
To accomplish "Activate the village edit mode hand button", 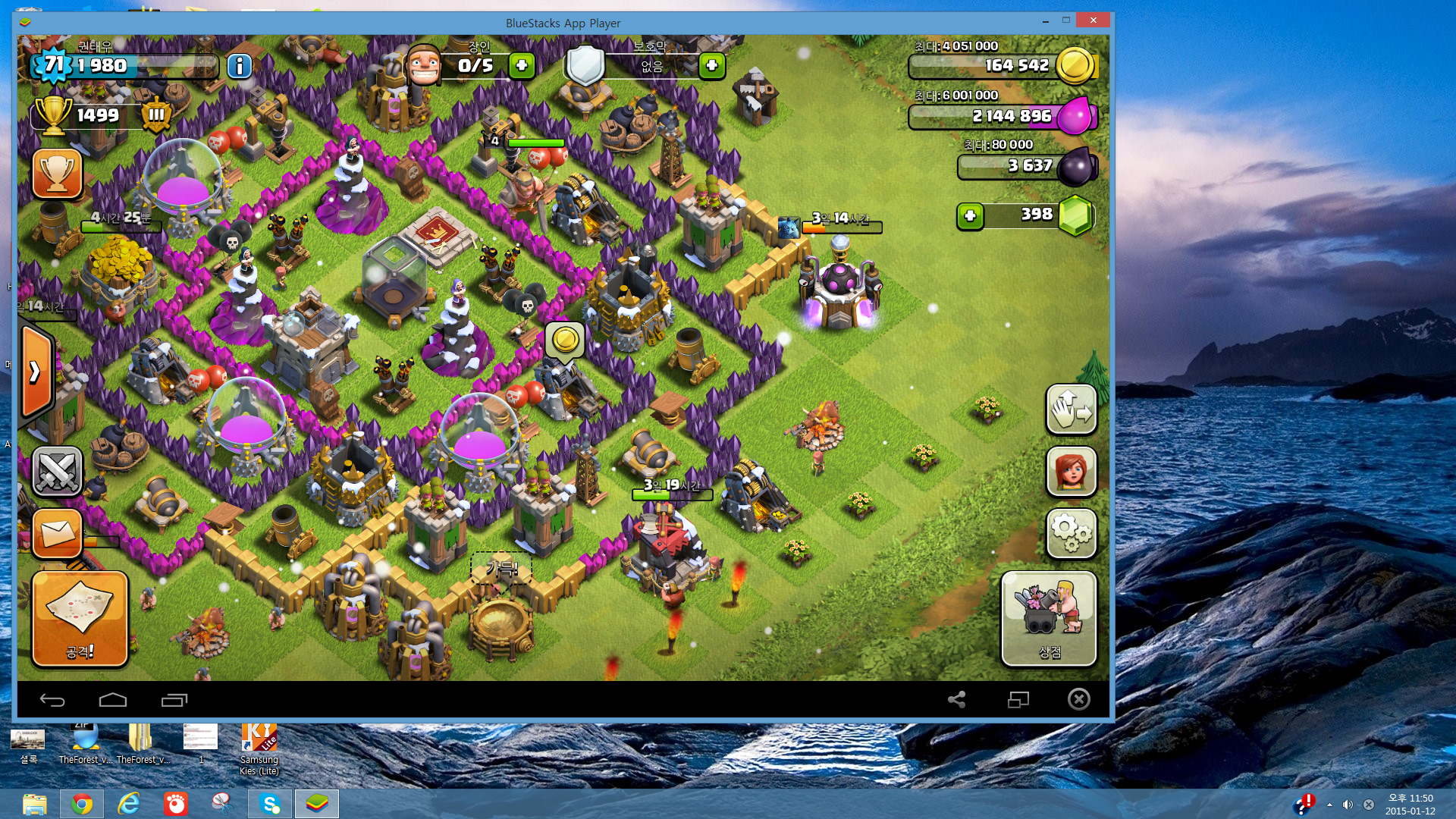I will [x=1071, y=409].
